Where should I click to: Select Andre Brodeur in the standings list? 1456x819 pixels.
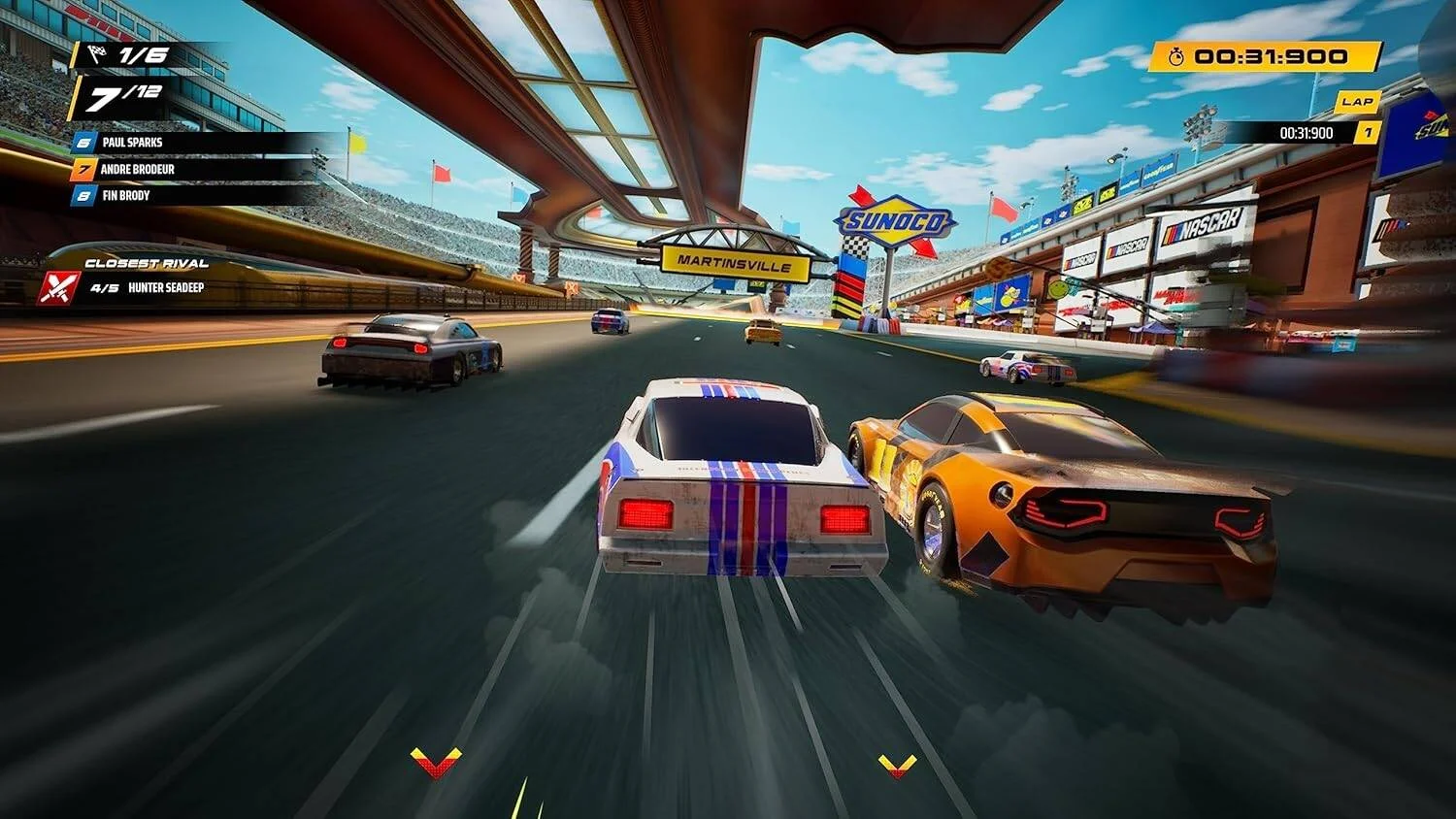click(137, 169)
